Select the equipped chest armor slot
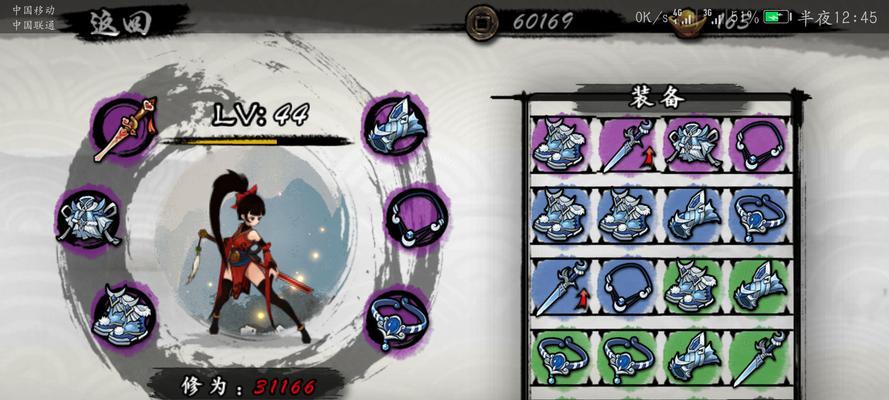The width and height of the screenshot is (889, 400). [88, 216]
